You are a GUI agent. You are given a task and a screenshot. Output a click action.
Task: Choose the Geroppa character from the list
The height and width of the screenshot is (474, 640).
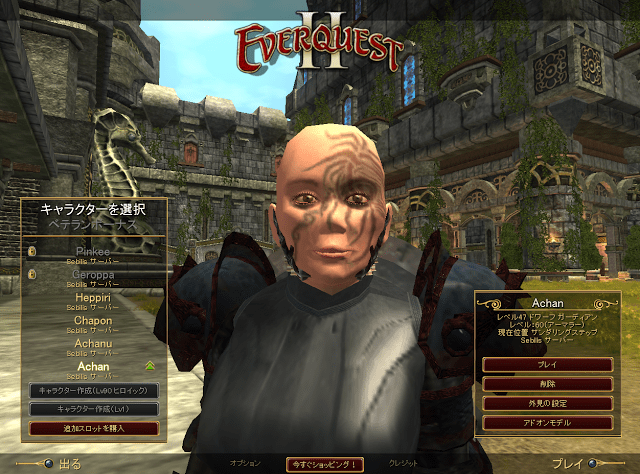[92, 275]
